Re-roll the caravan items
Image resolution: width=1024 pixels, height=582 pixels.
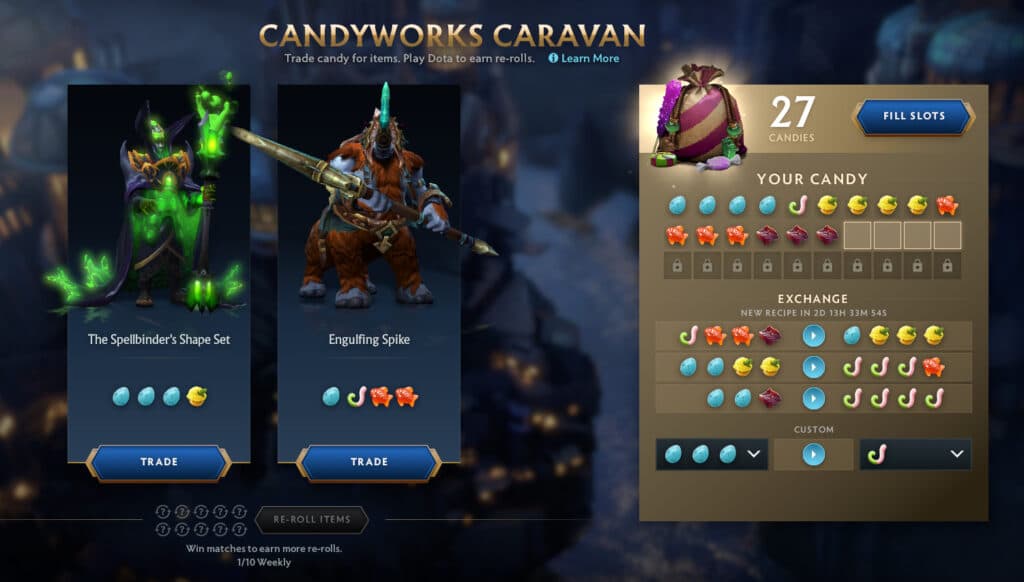coord(312,520)
